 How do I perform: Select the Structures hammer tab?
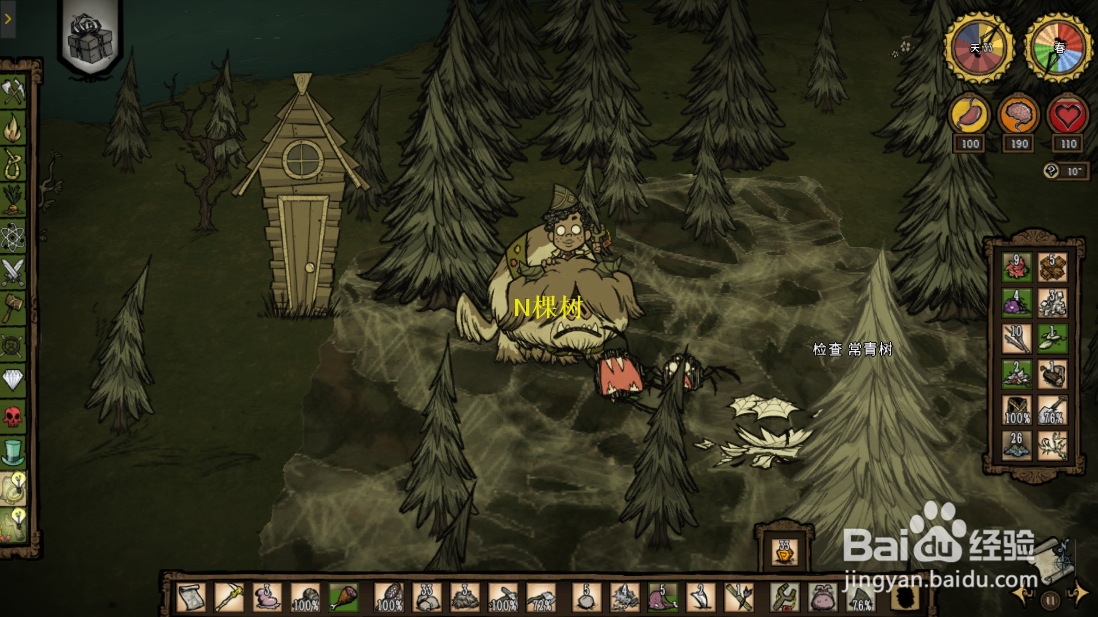pos(13,306)
